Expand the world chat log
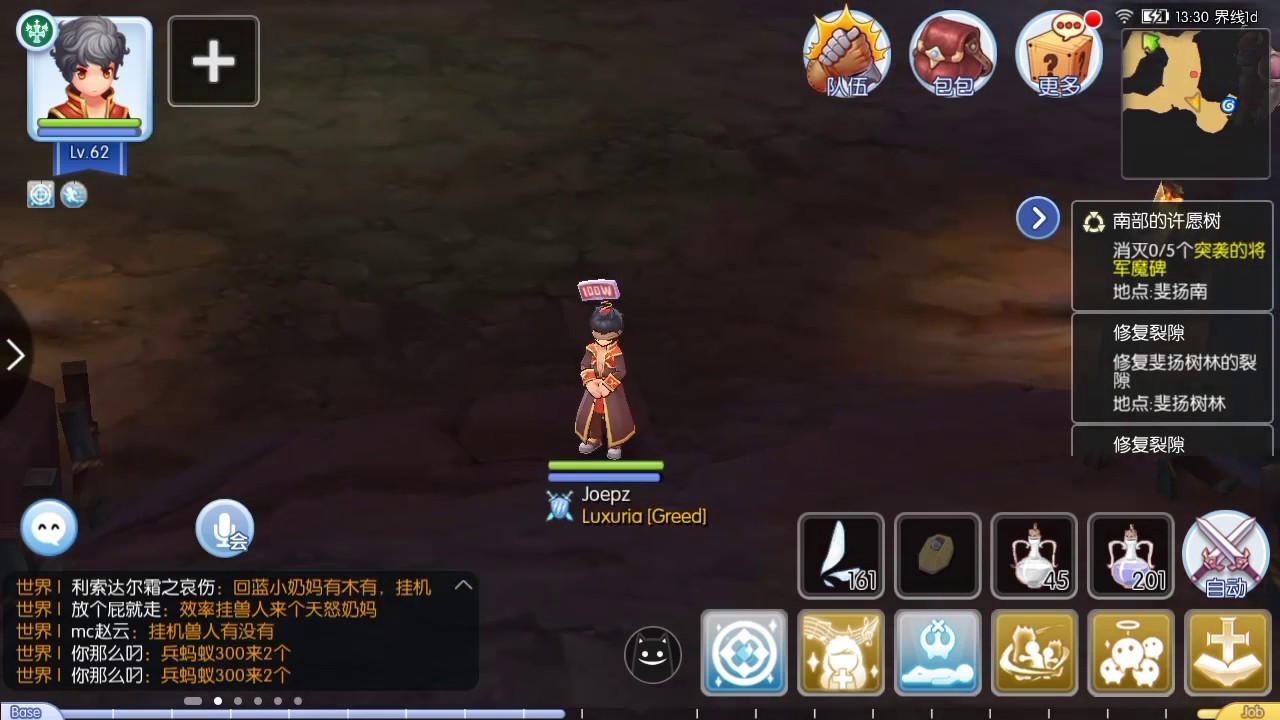This screenshot has width=1280, height=720. click(x=463, y=586)
